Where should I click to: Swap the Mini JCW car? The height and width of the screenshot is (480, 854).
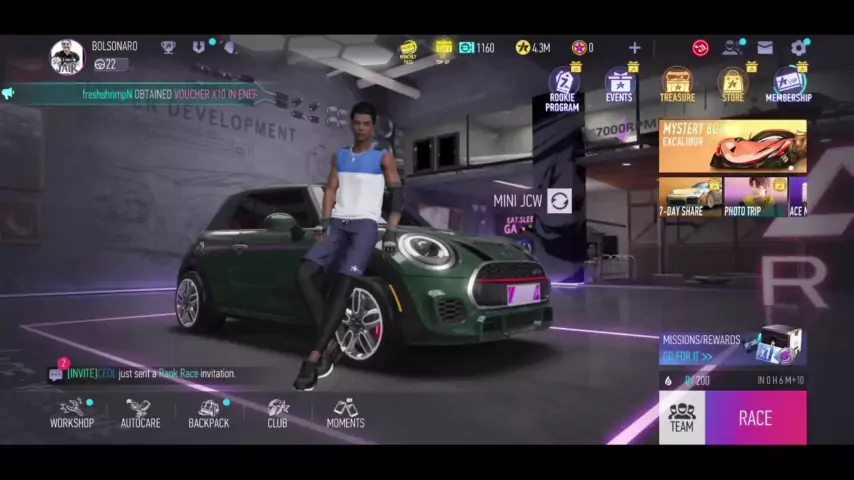coord(559,201)
